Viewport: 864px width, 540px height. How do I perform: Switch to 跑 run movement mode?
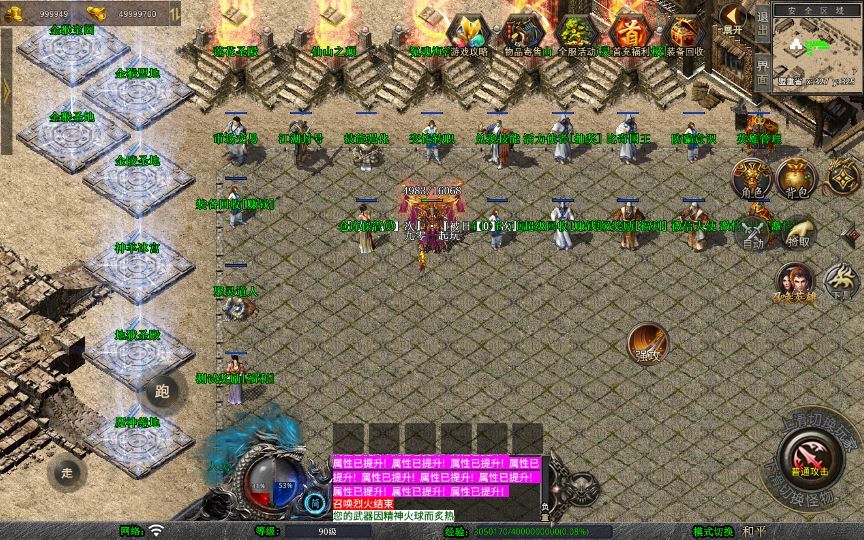coord(163,392)
